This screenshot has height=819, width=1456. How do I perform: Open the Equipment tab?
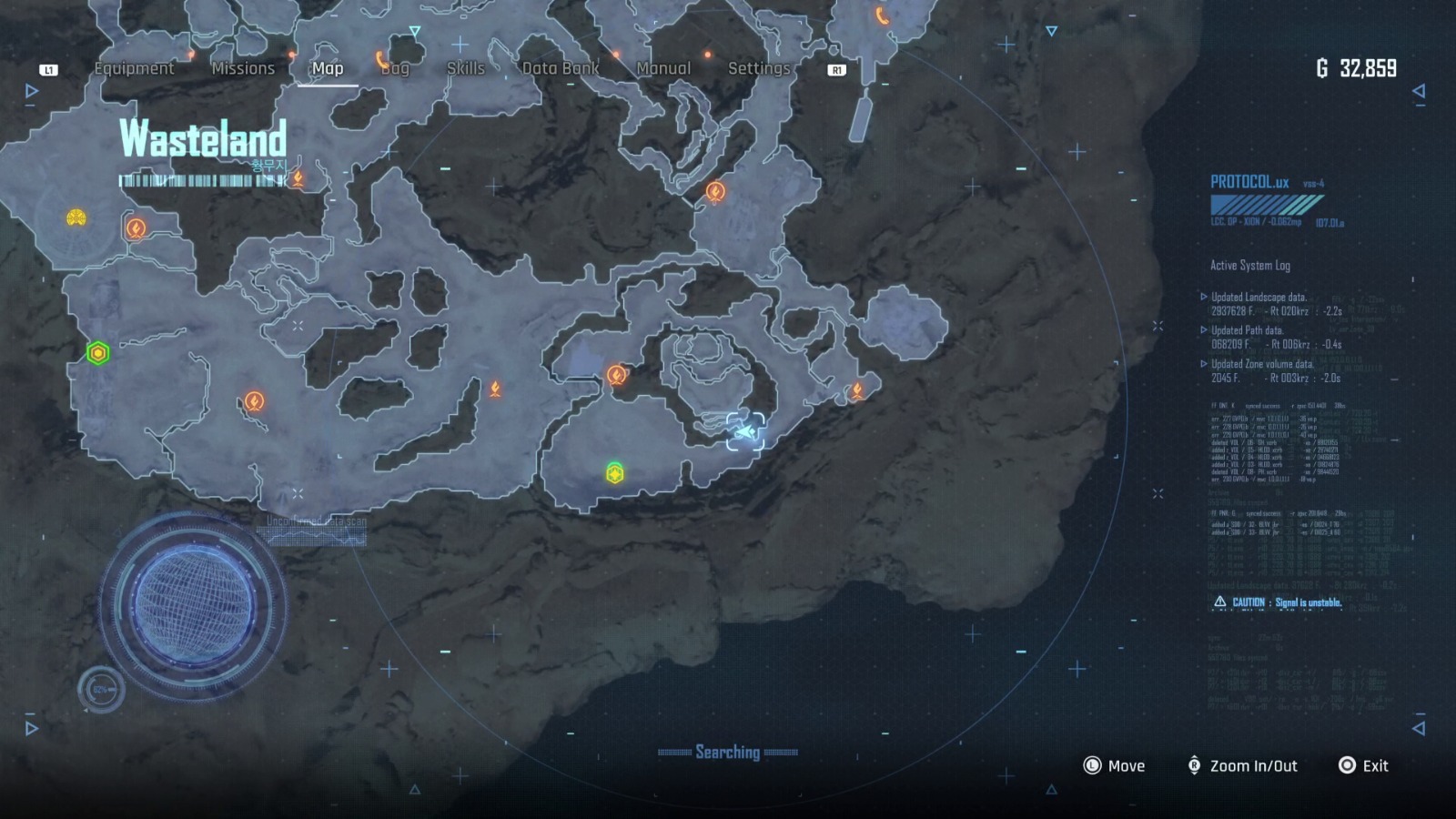click(134, 68)
